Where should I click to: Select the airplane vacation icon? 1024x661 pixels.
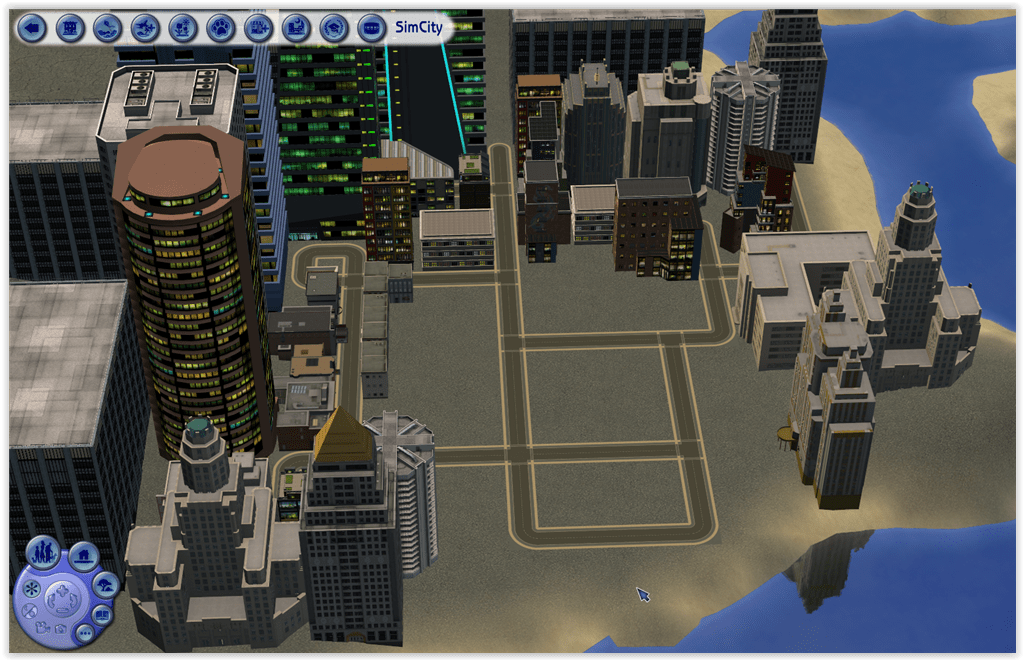coord(145,27)
